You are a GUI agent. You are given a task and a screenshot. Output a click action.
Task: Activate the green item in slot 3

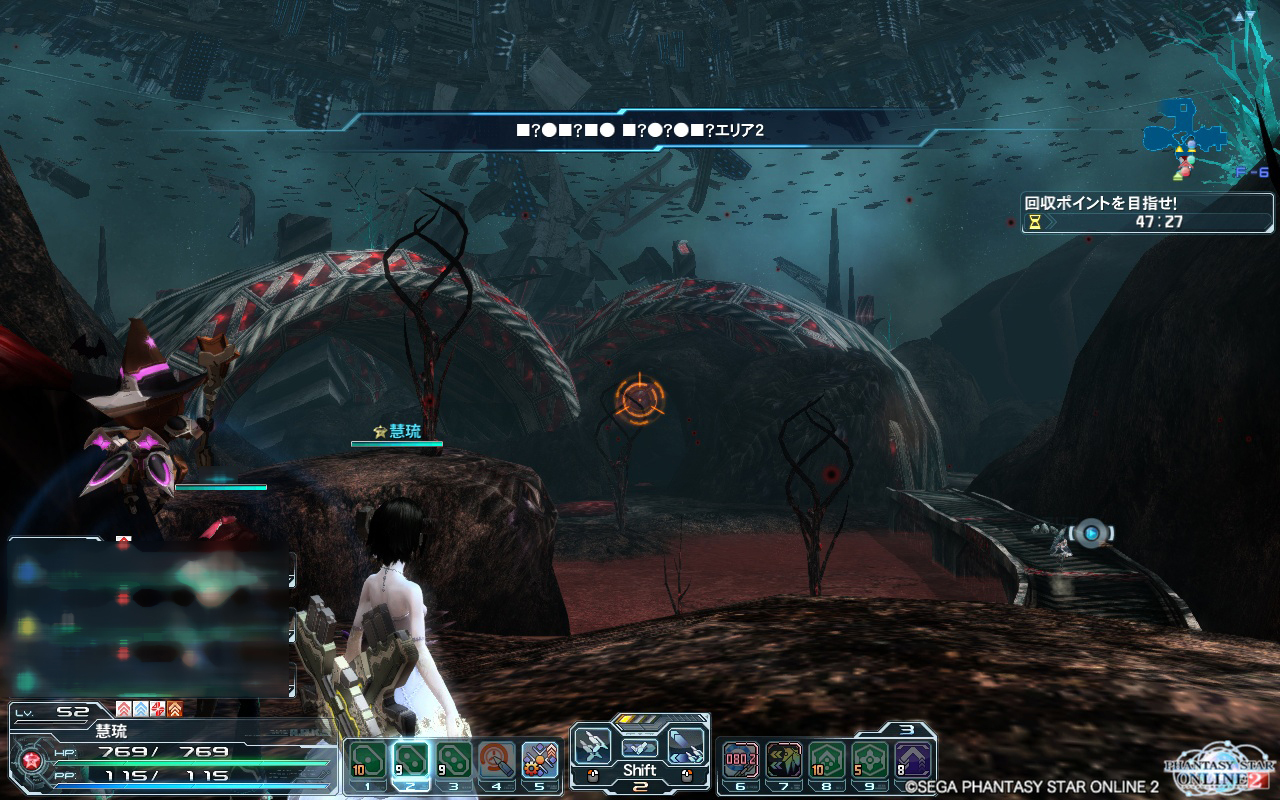click(x=454, y=760)
